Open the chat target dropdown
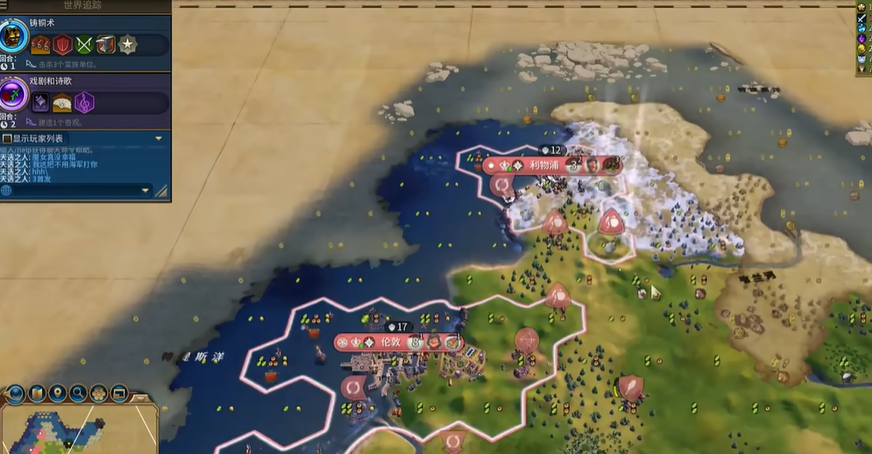 pyautogui.click(x=146, y=190)
